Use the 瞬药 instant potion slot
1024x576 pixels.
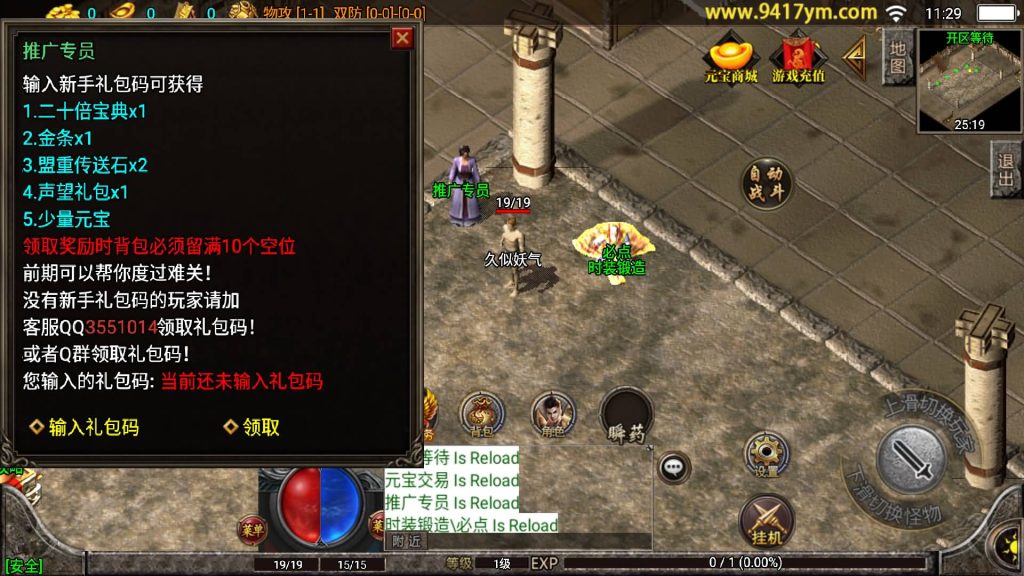(627, 414)
